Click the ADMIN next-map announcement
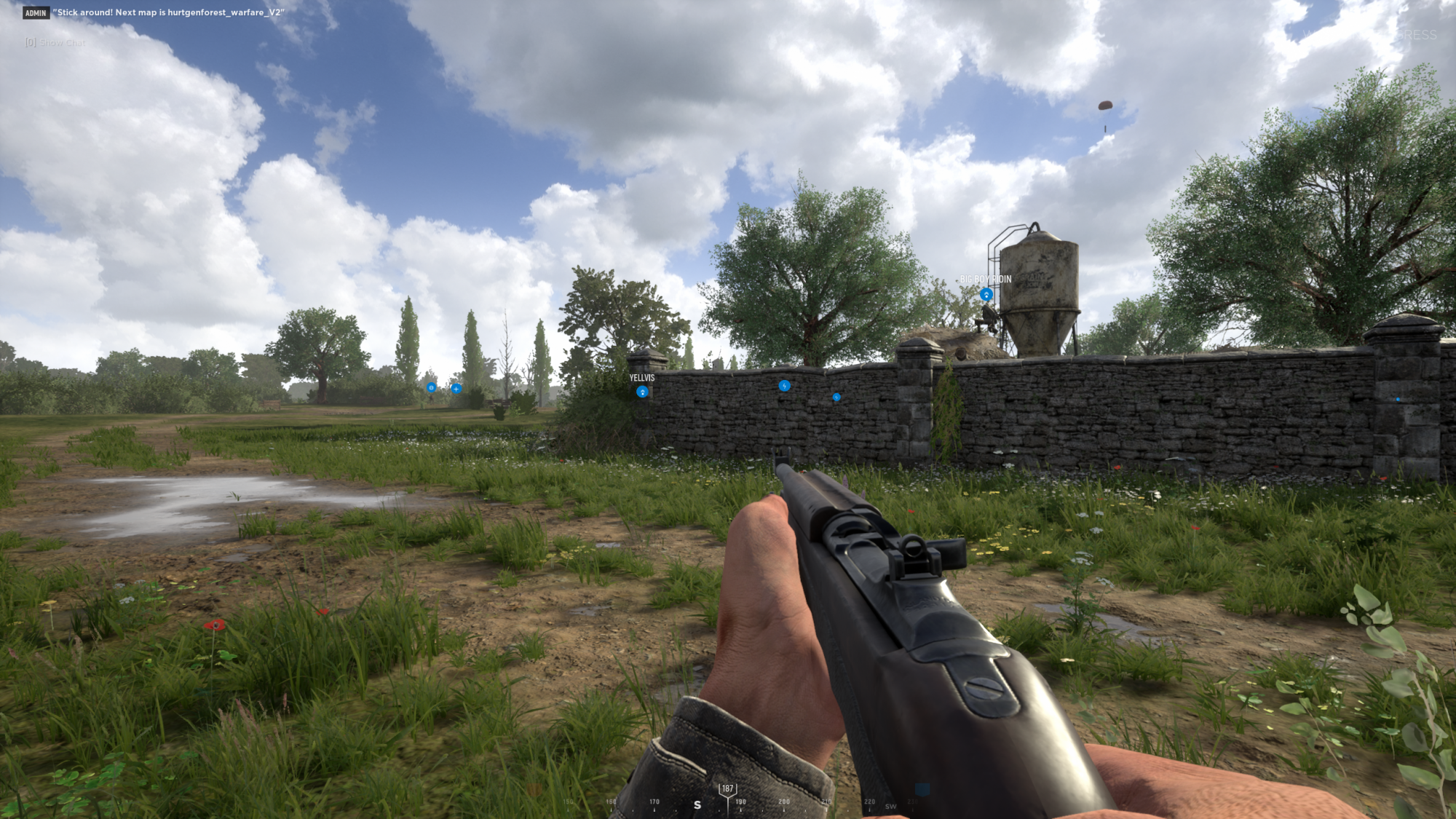 (169, 12)
